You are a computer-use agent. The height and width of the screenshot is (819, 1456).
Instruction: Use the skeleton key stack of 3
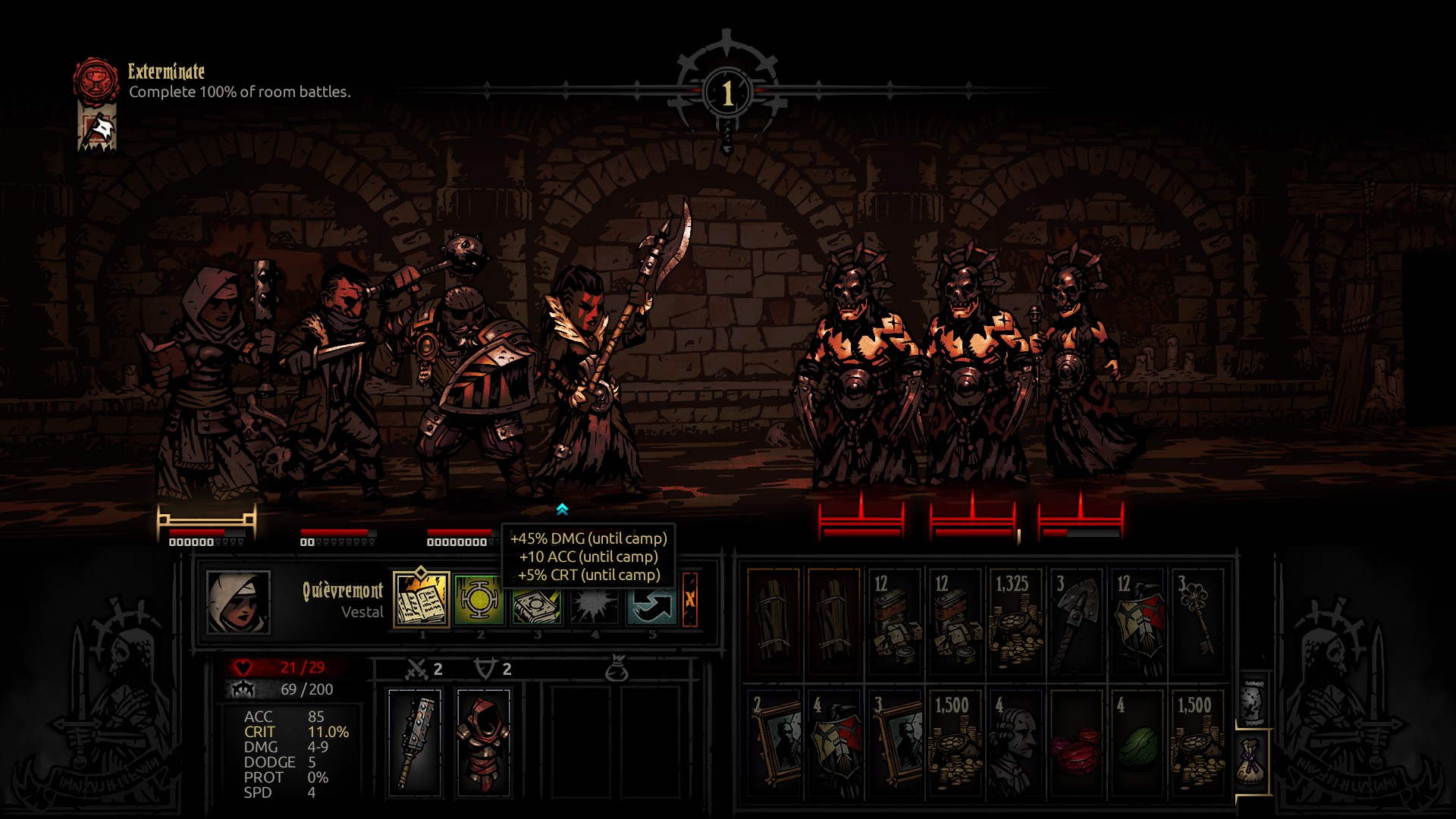[1197, 621]
